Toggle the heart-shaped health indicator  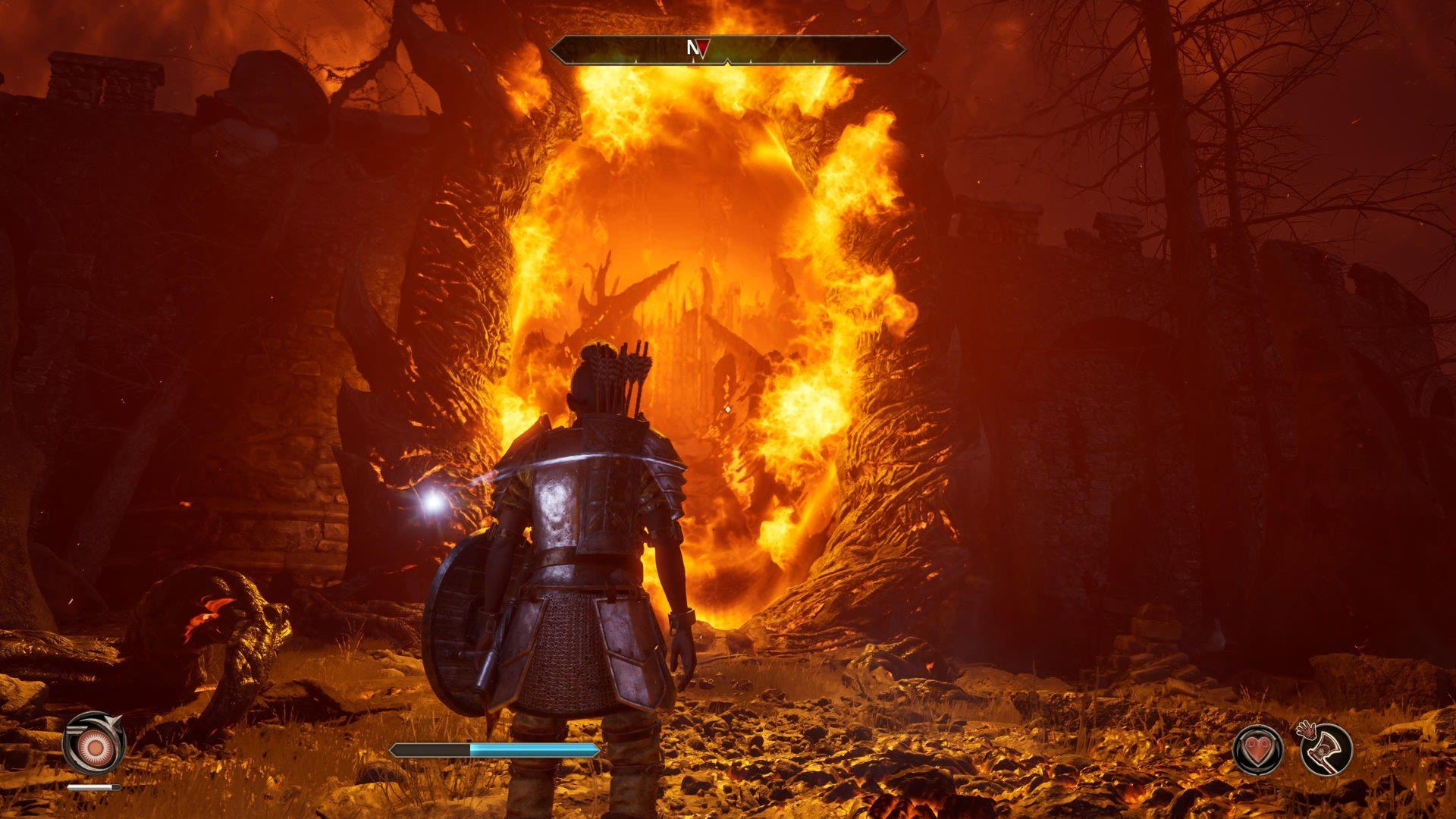tap(1259, 750)
